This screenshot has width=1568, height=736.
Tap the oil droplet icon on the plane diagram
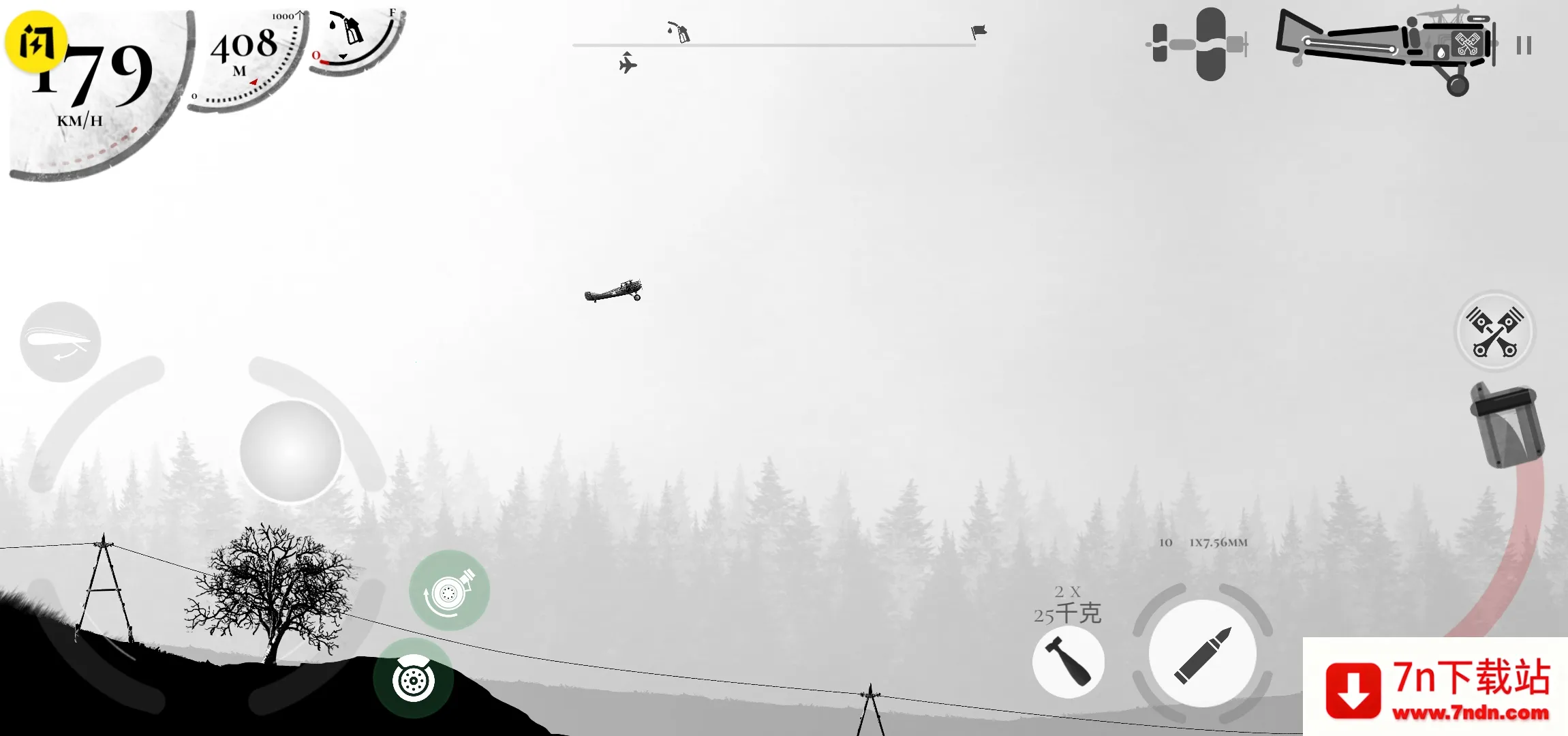point(1441,52)
